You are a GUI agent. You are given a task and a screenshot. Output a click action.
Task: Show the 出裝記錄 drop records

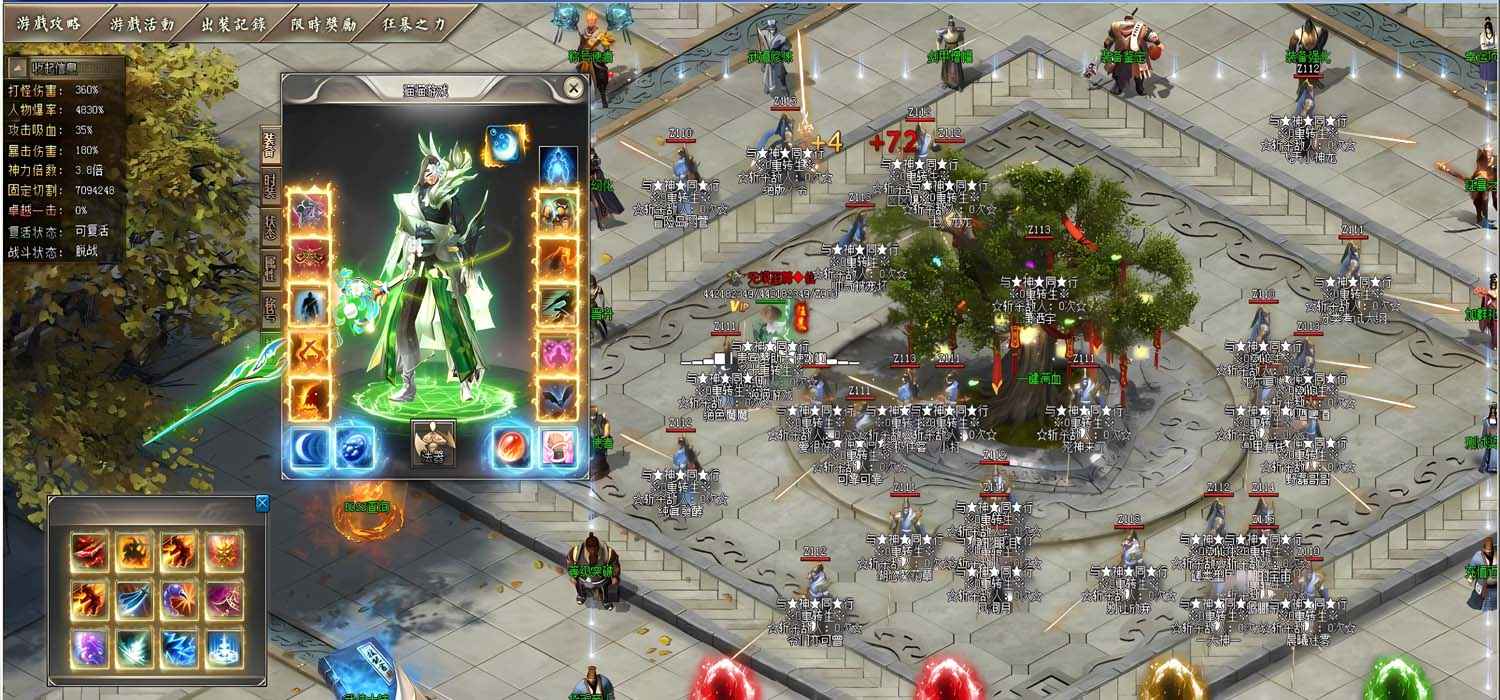click(x=232, y=24)
